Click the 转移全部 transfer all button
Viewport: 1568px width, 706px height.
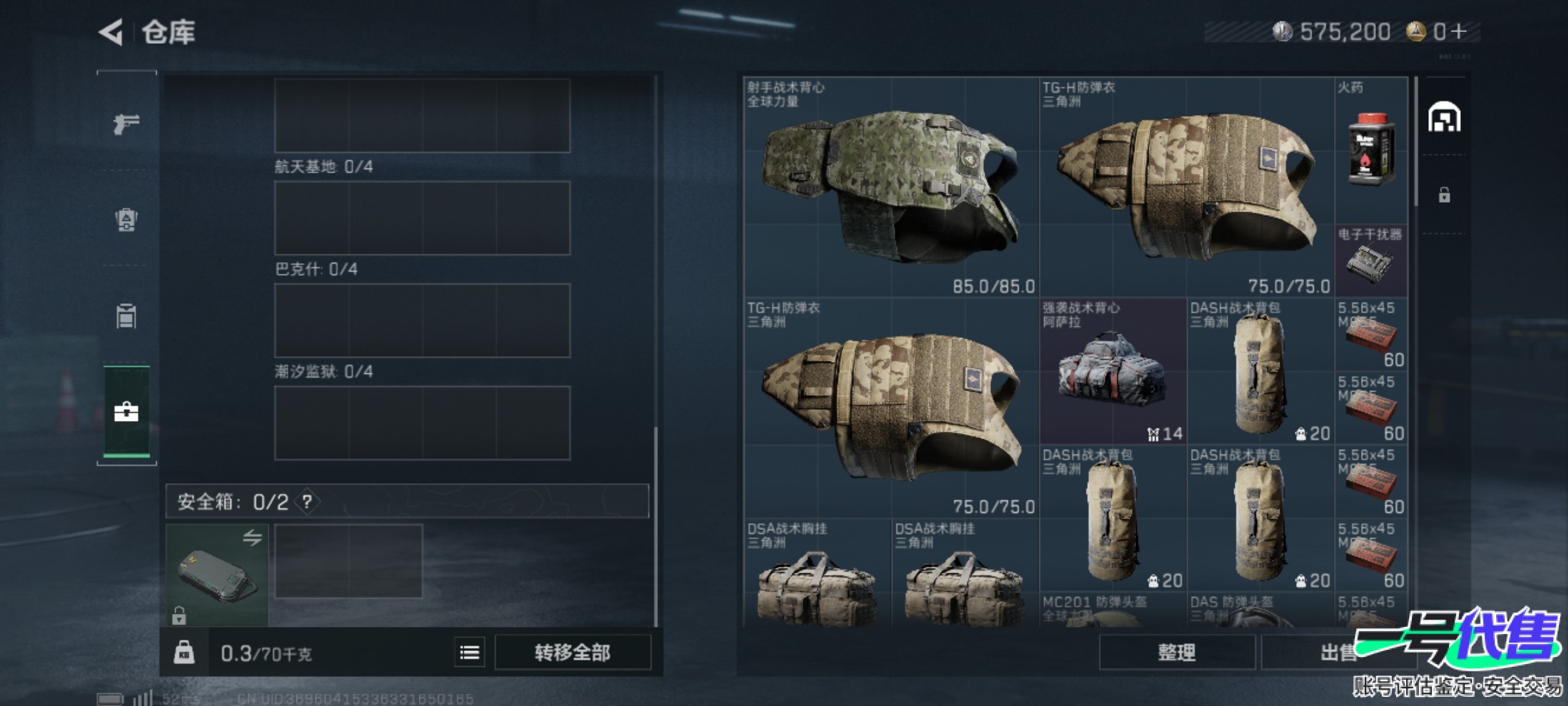click(572, 652)
